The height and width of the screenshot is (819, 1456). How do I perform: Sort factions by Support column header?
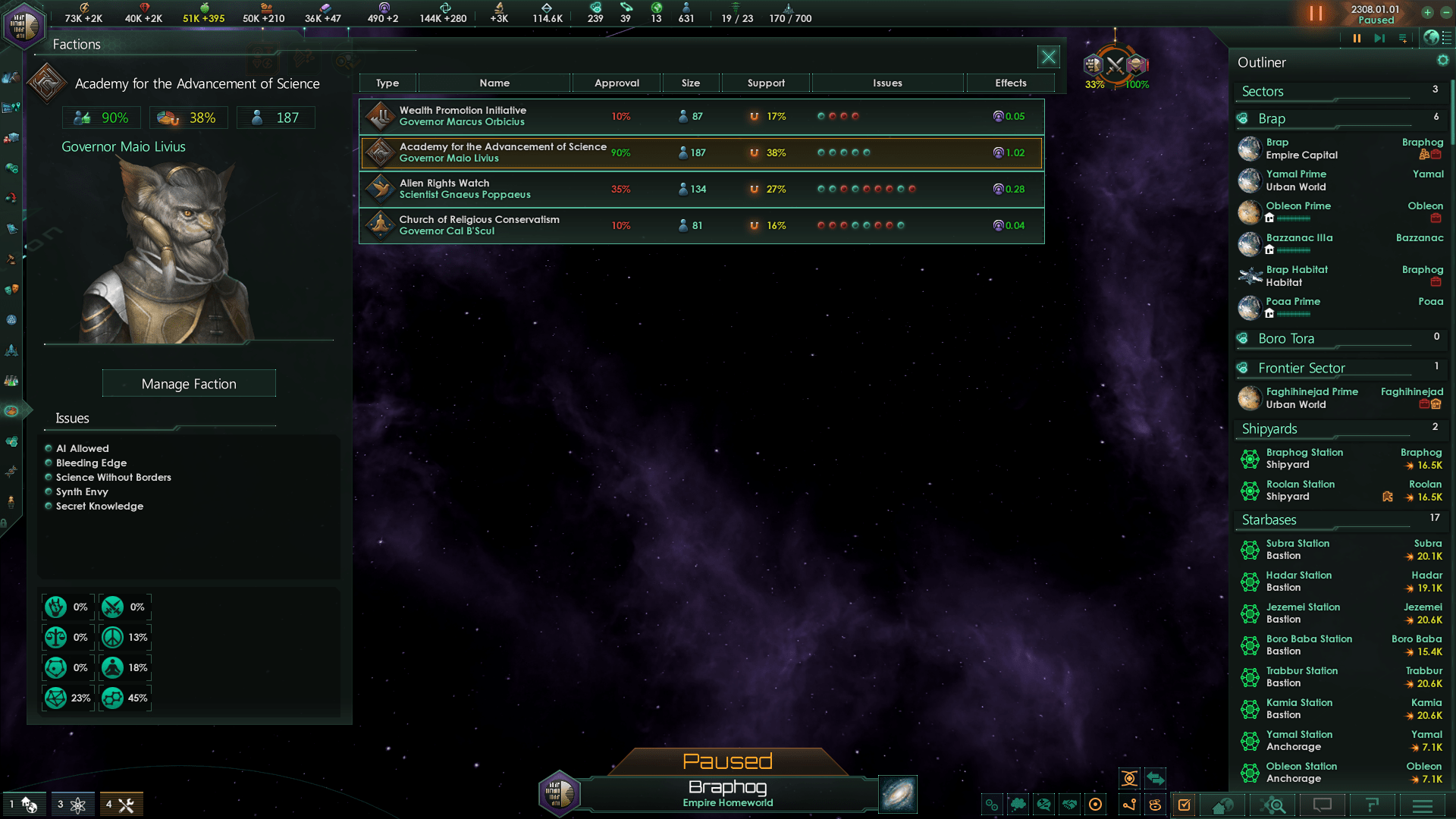pos(766,83)
